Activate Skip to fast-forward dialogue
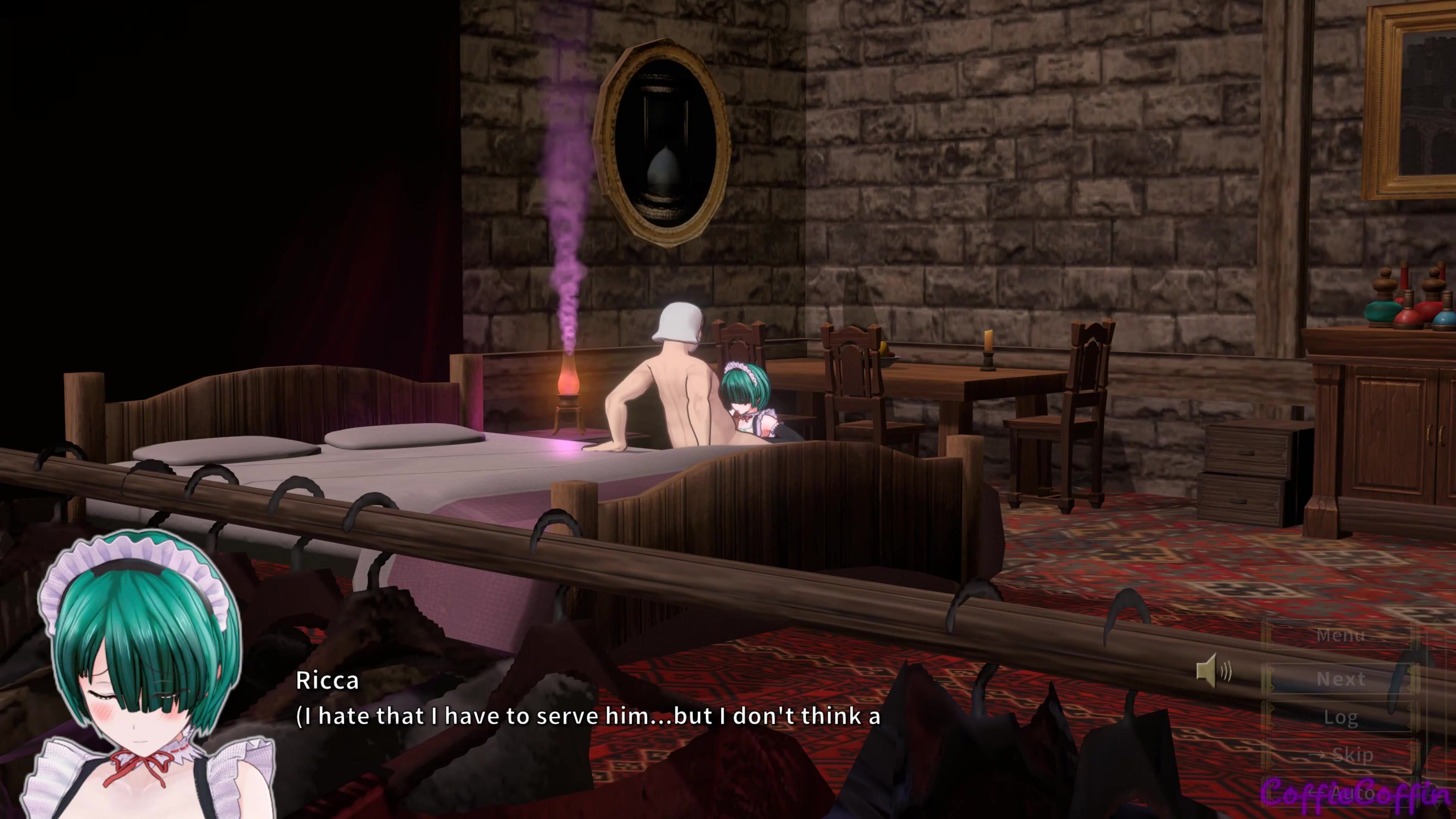Image resolution: width=1456 pixels, height=819 pixels. click(x=1342, y=755)
